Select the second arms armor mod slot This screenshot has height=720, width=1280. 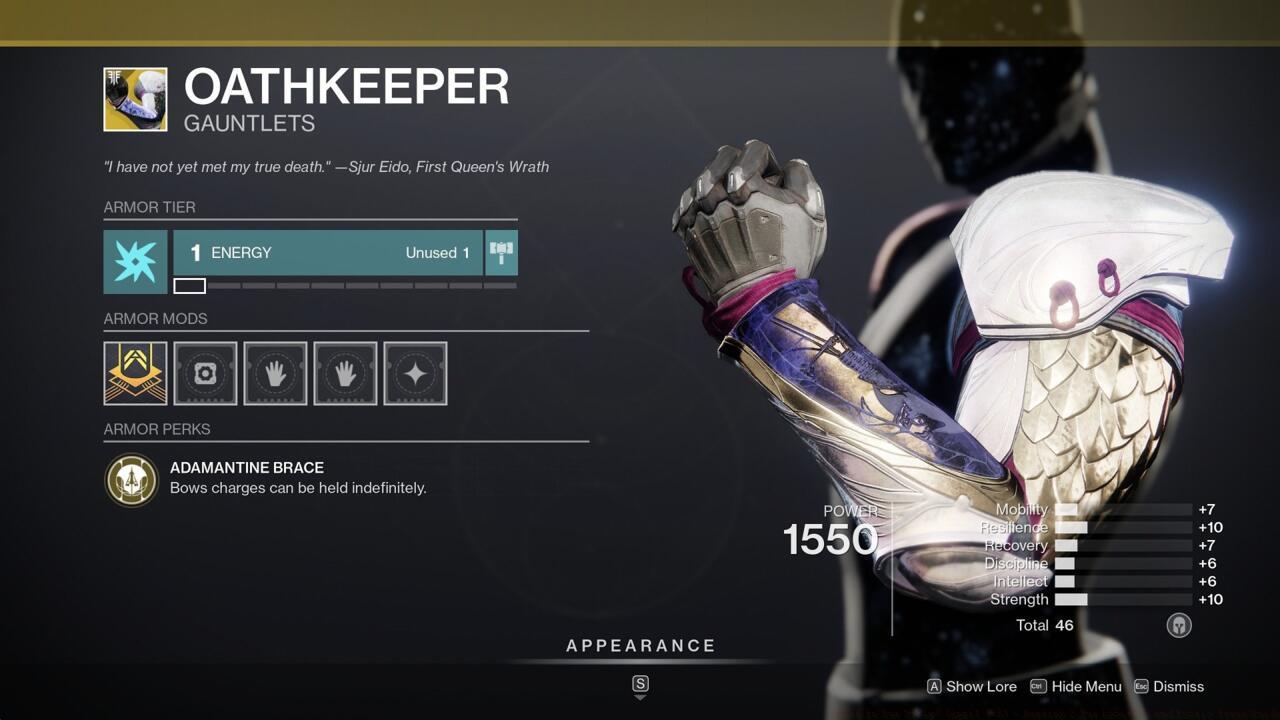pos(345,373)
